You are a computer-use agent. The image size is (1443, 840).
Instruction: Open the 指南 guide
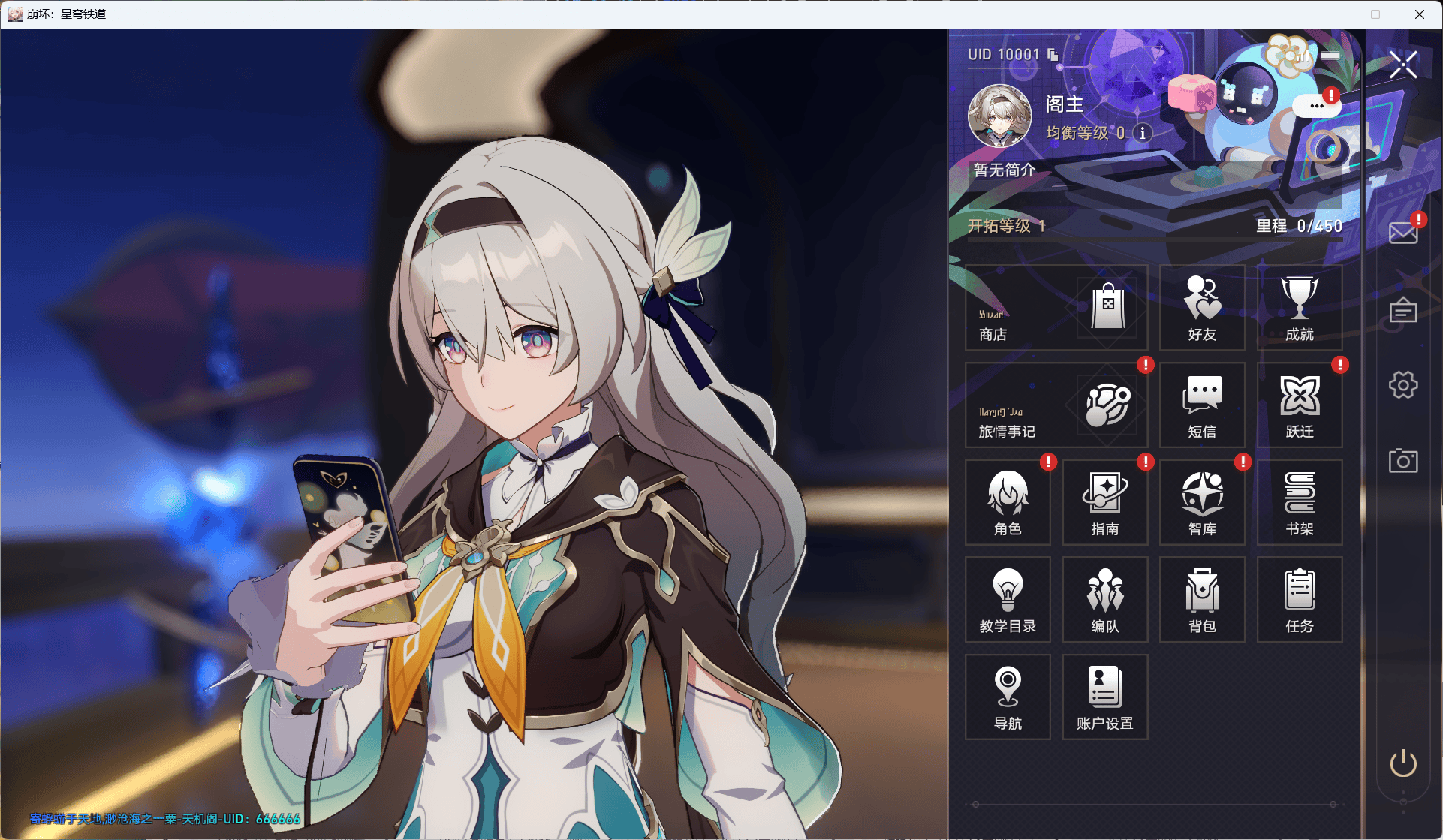[1105, 502]
